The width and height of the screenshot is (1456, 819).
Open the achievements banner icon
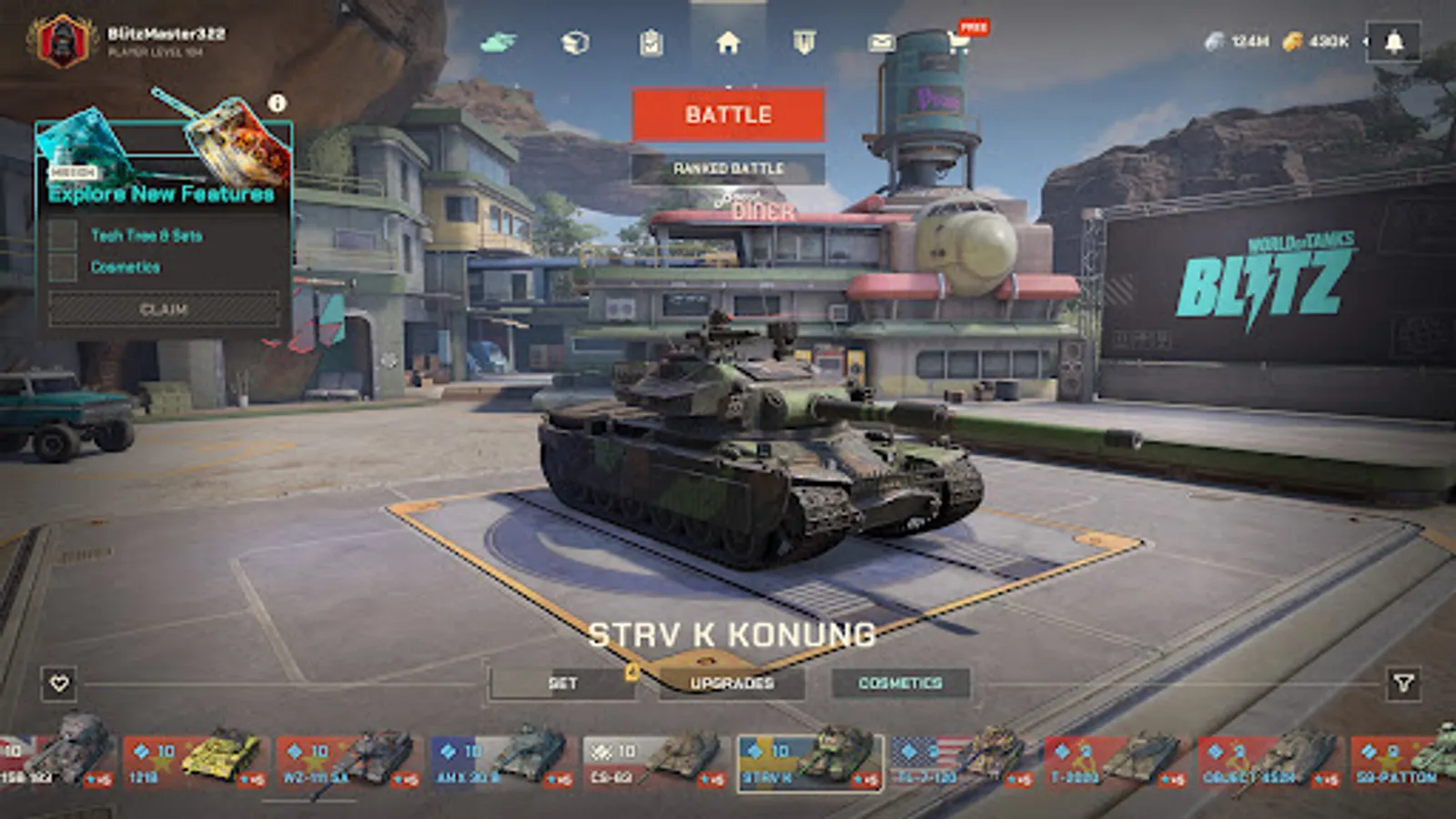coord(805,41)
